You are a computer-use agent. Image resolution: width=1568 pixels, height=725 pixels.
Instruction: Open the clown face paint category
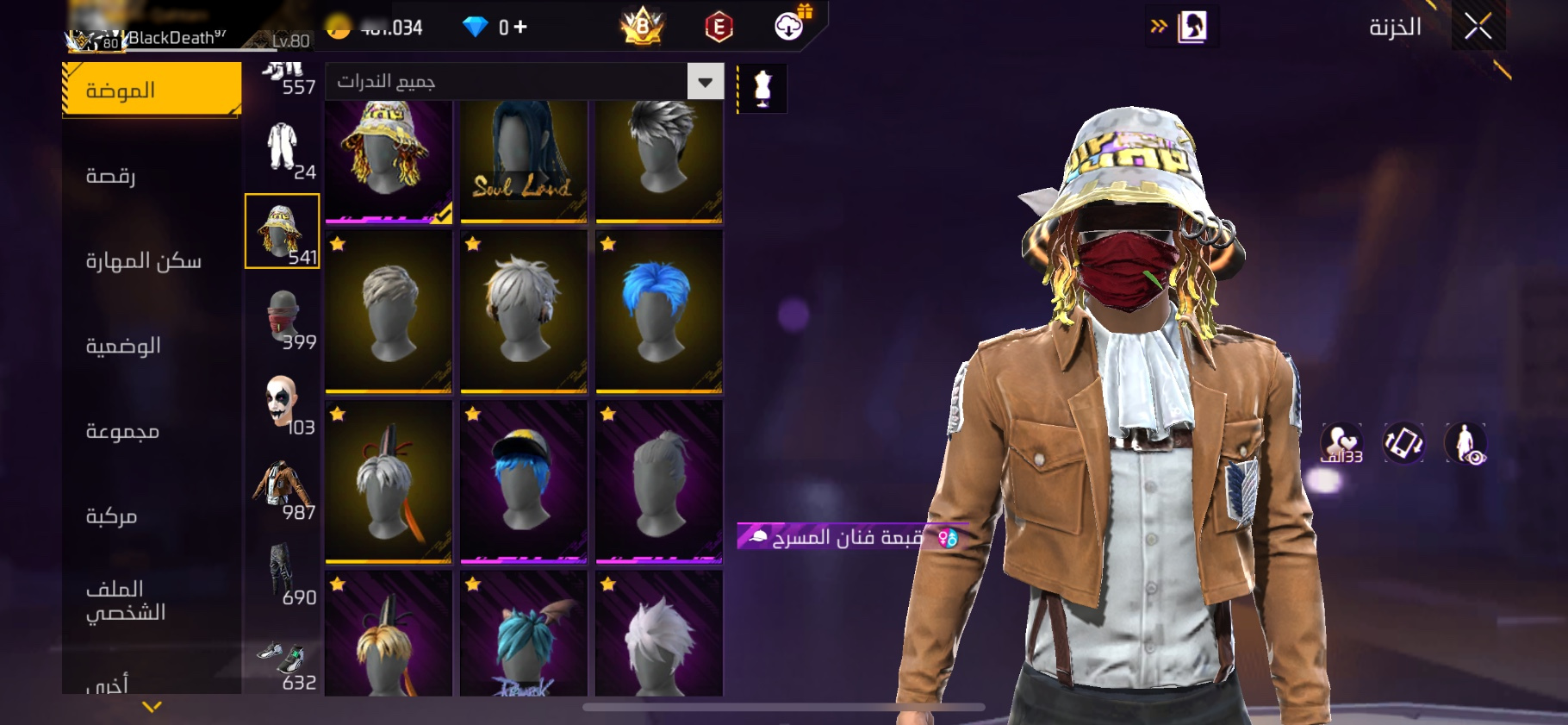283,403
